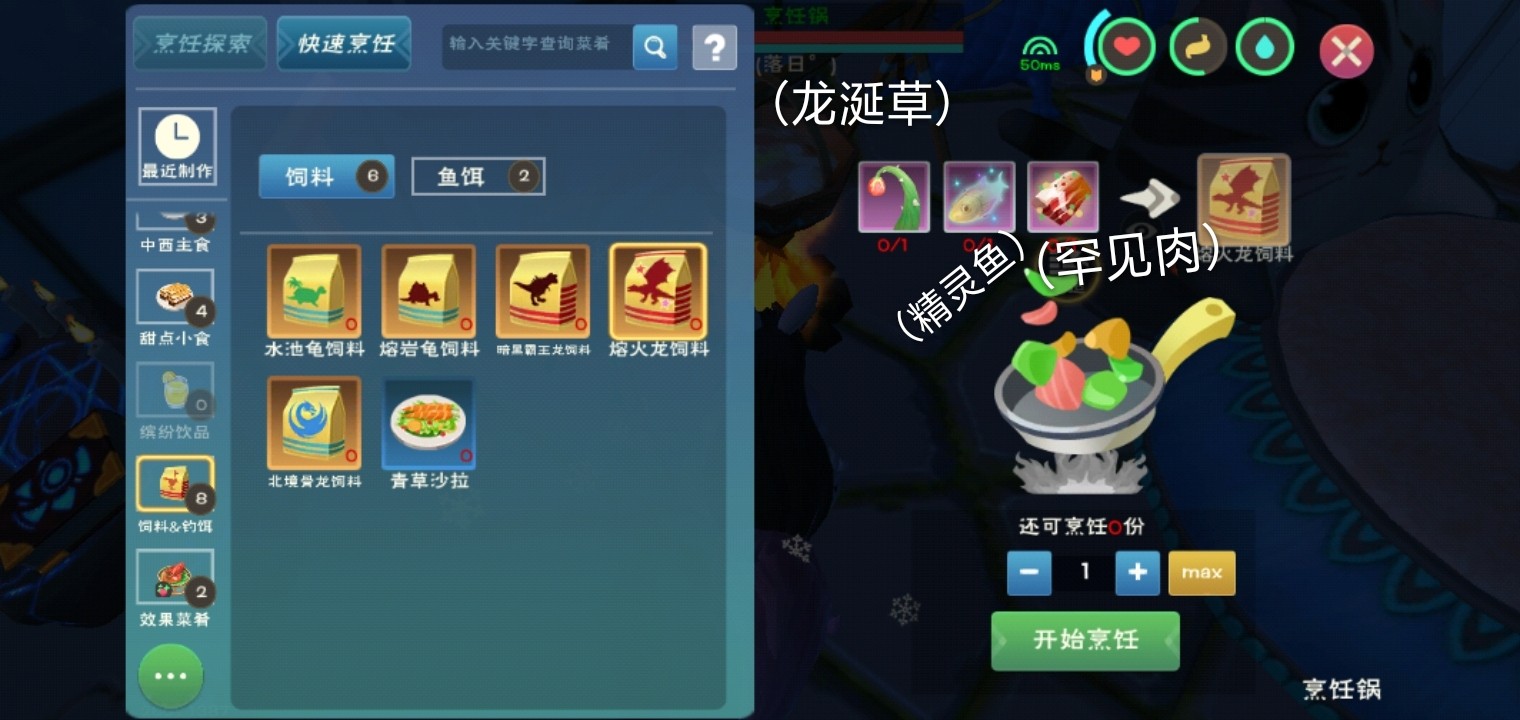
Task: Open the 鱼饵 tab
Action: (478, 175)
